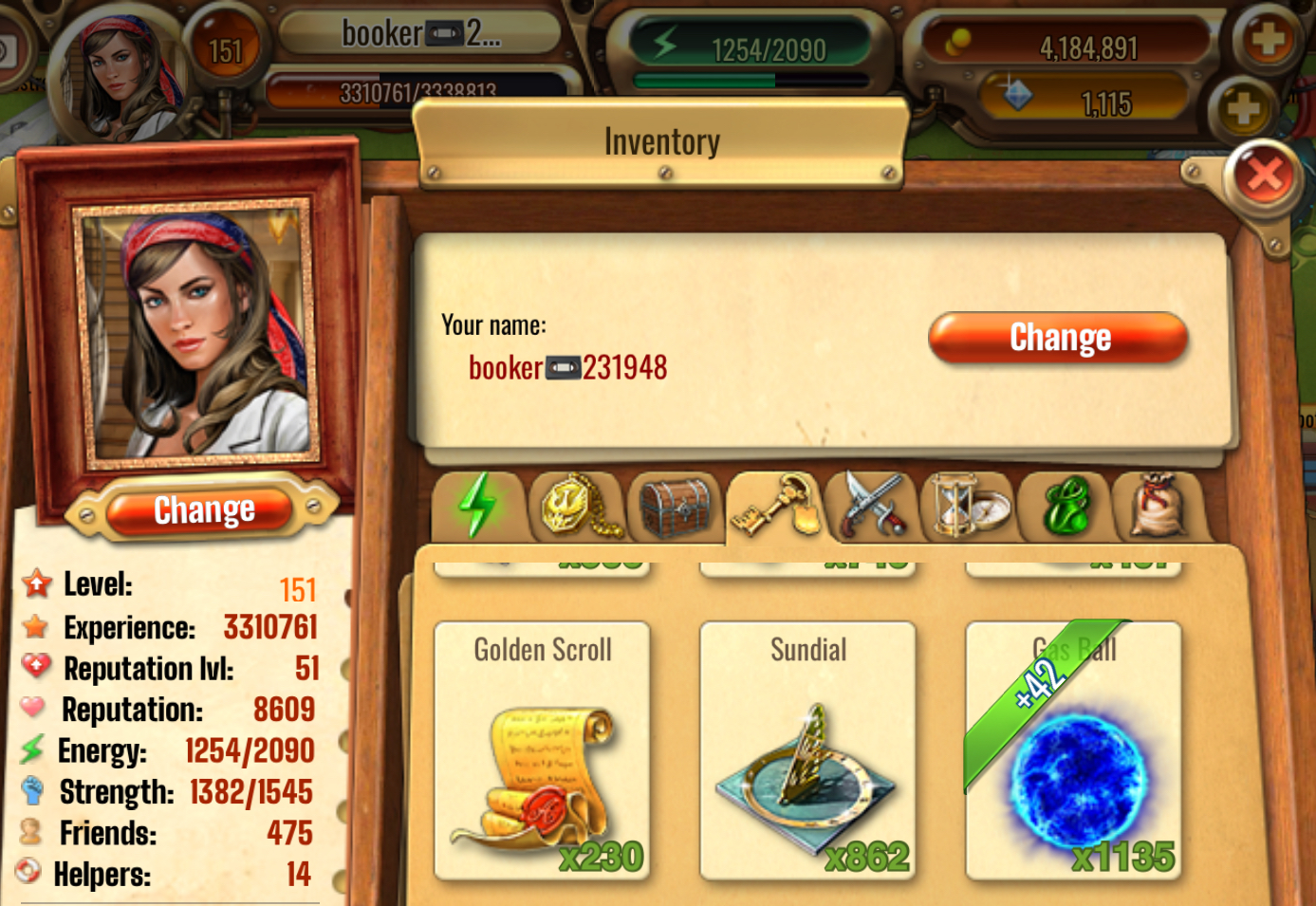Open the gold amulet tab
The image size is (1316, 906).
click(x=577, y=507)
